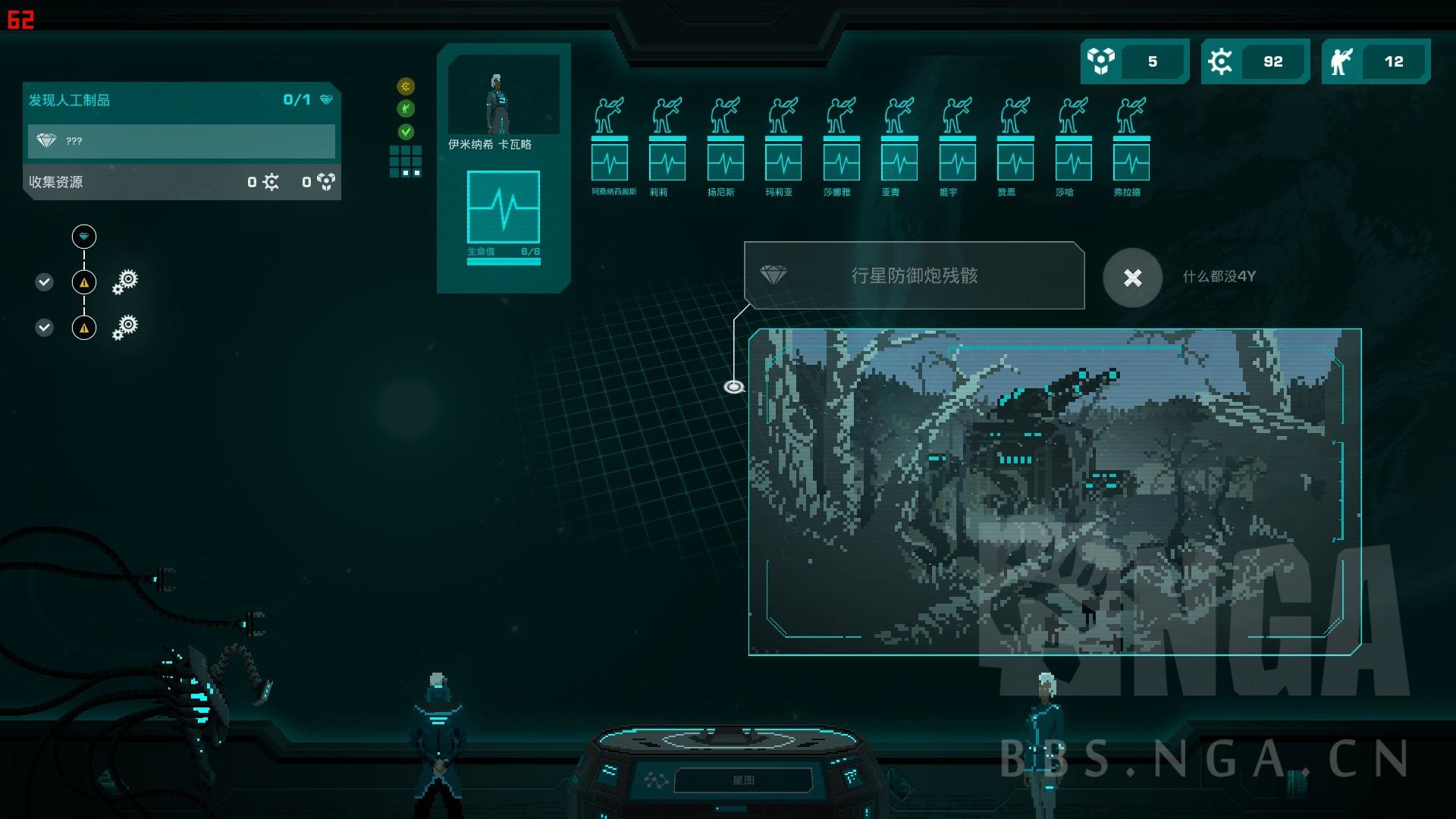Screen dimensions: 1456x819
Task: Open the 星图 star map console button
Action: click(742, 780)
